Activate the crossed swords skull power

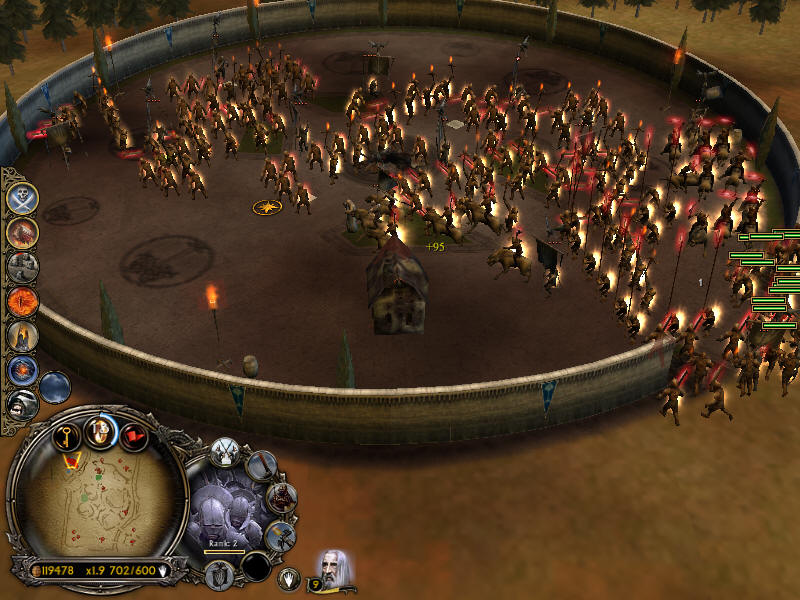(22, 197)
